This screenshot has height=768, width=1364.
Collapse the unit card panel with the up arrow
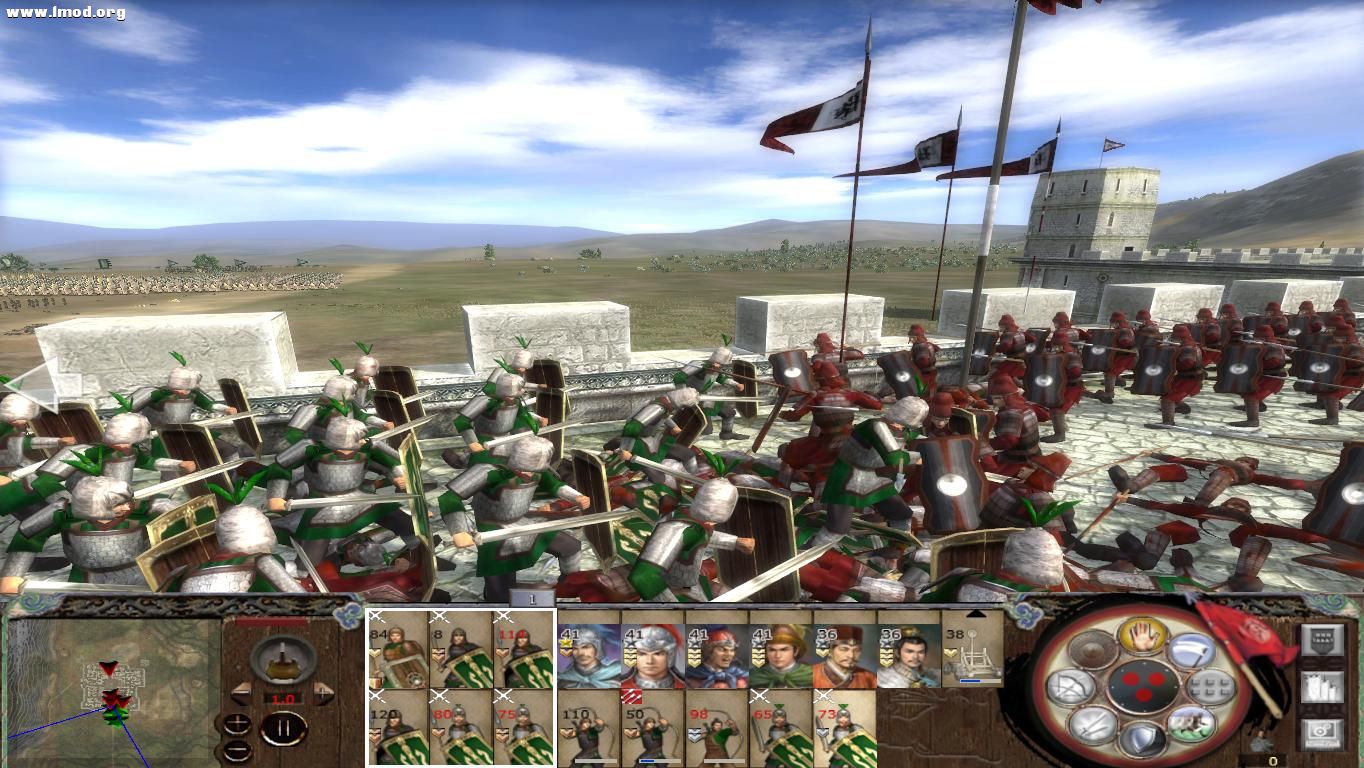point(975,612)
